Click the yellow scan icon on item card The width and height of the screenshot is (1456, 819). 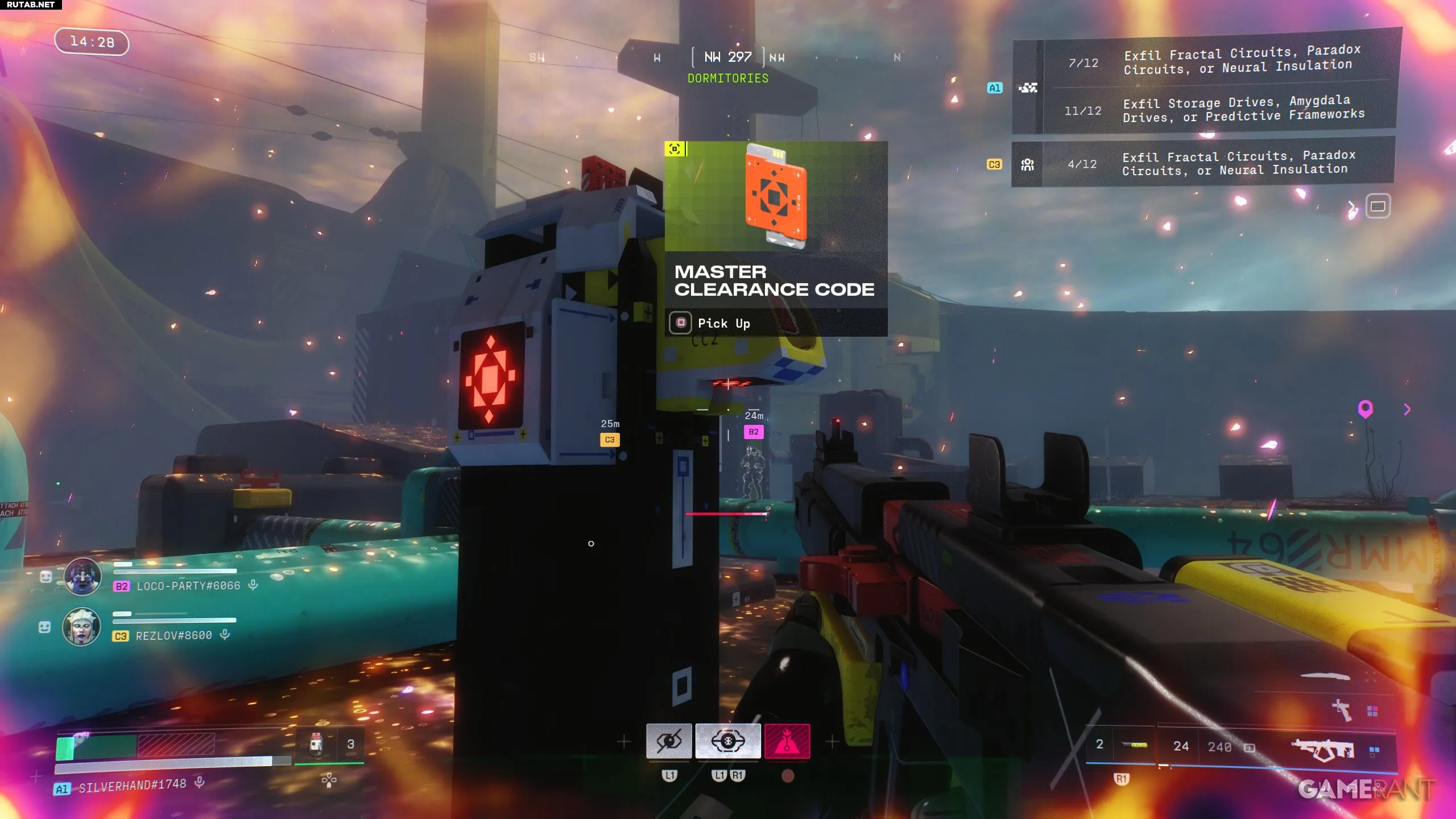(x=675, y=149)
